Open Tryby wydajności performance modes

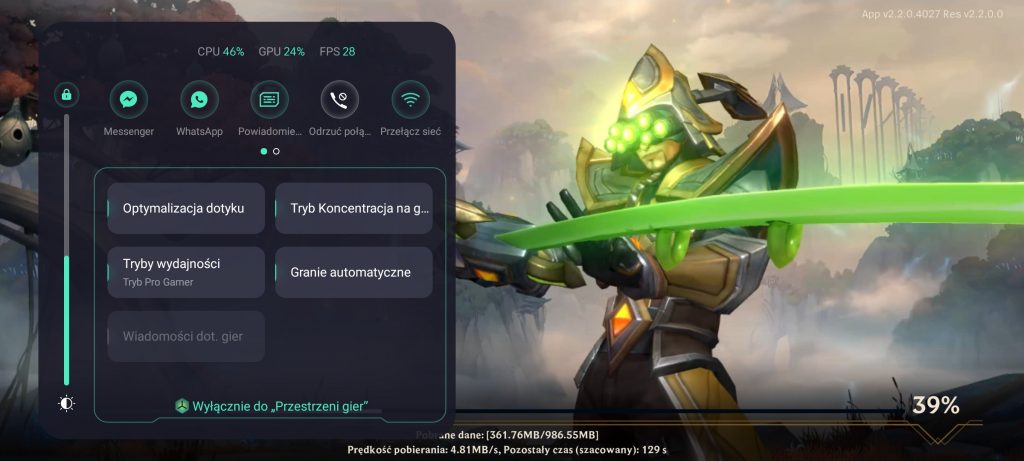click(186, 272)
